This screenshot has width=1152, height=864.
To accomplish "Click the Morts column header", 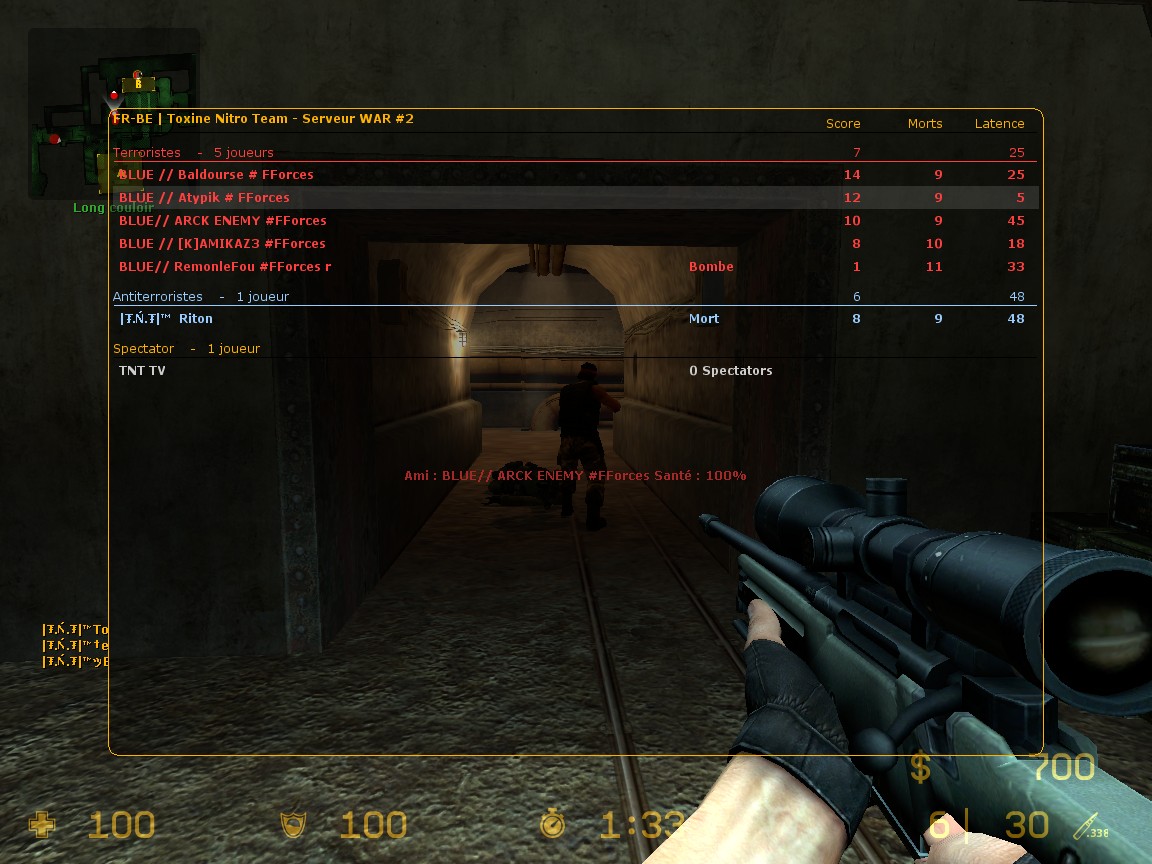I will click(x=925, y=124).
